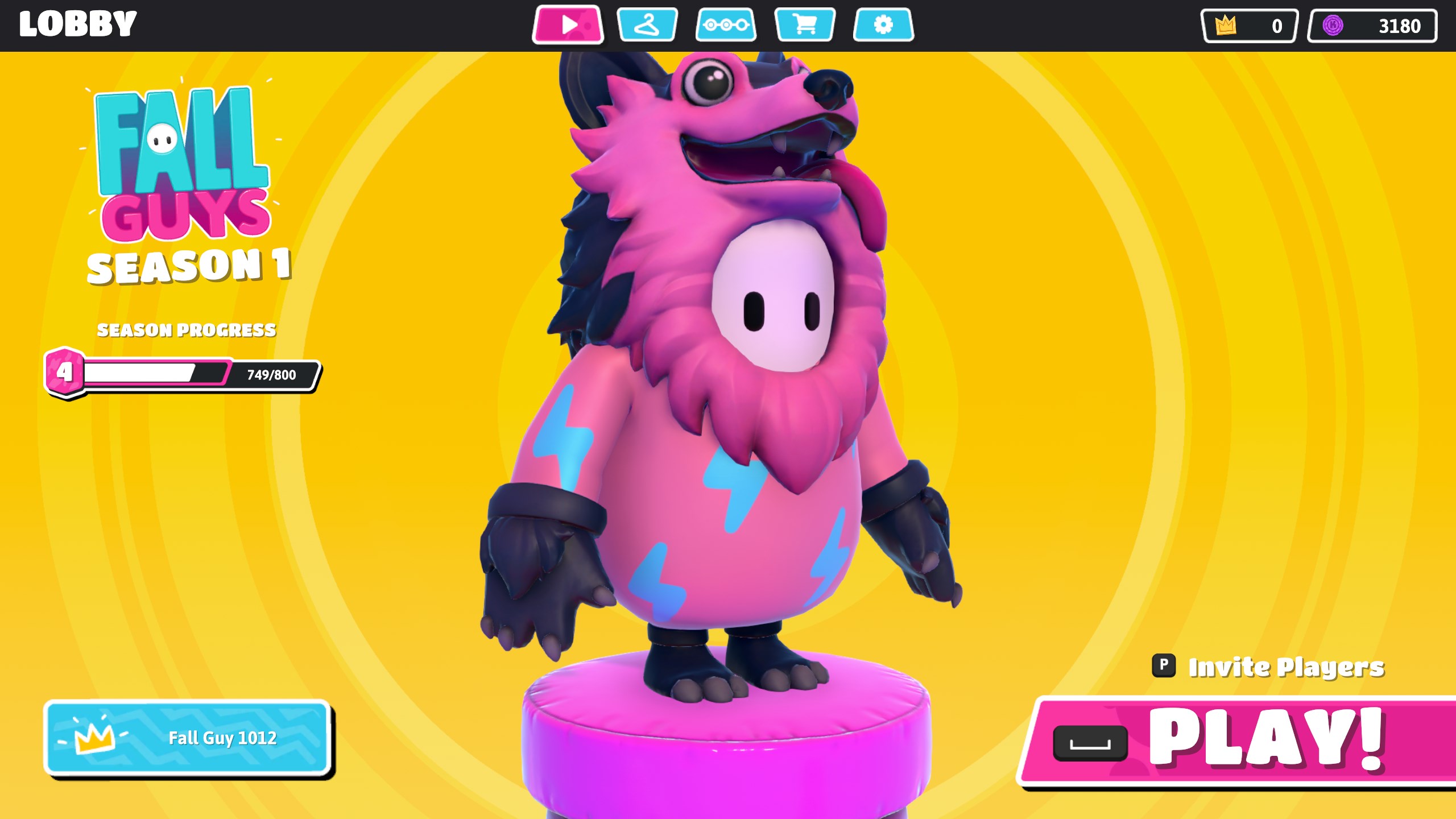Switch to the pink play tab

(568, 25)
